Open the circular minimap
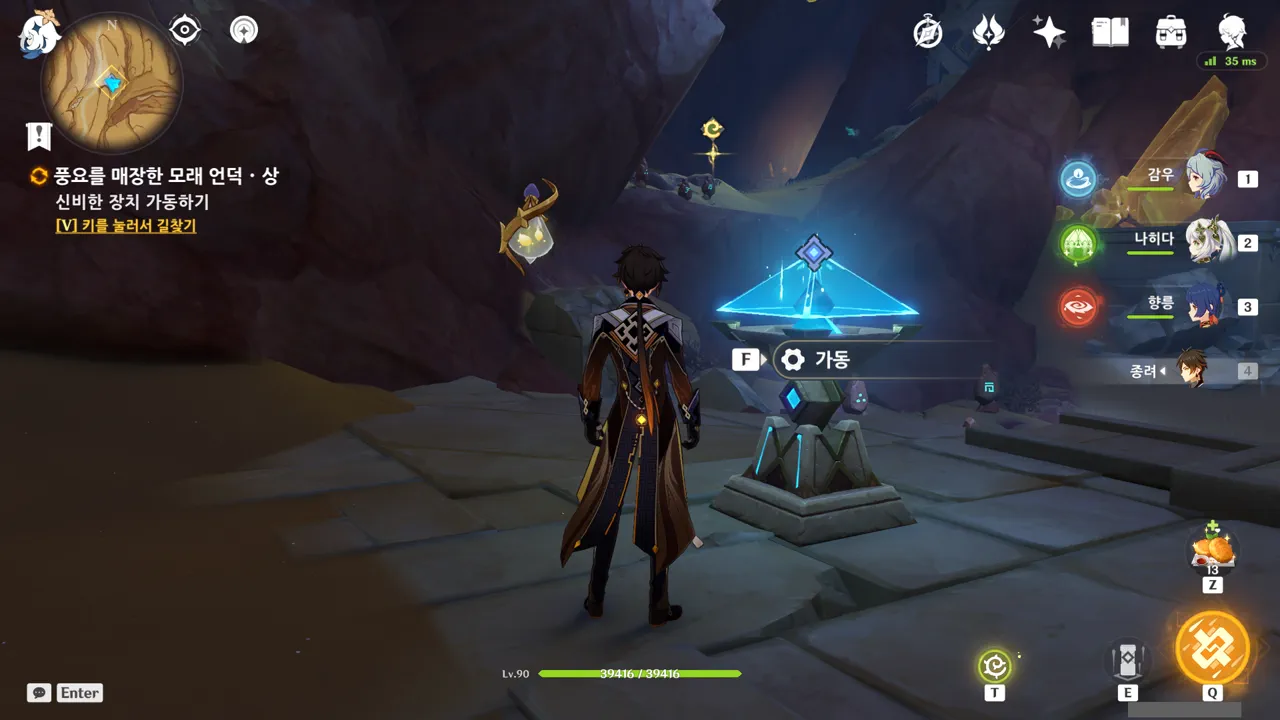Image resolution: width=1280 pixels, height=720 pixels. (x=111, y=82)
